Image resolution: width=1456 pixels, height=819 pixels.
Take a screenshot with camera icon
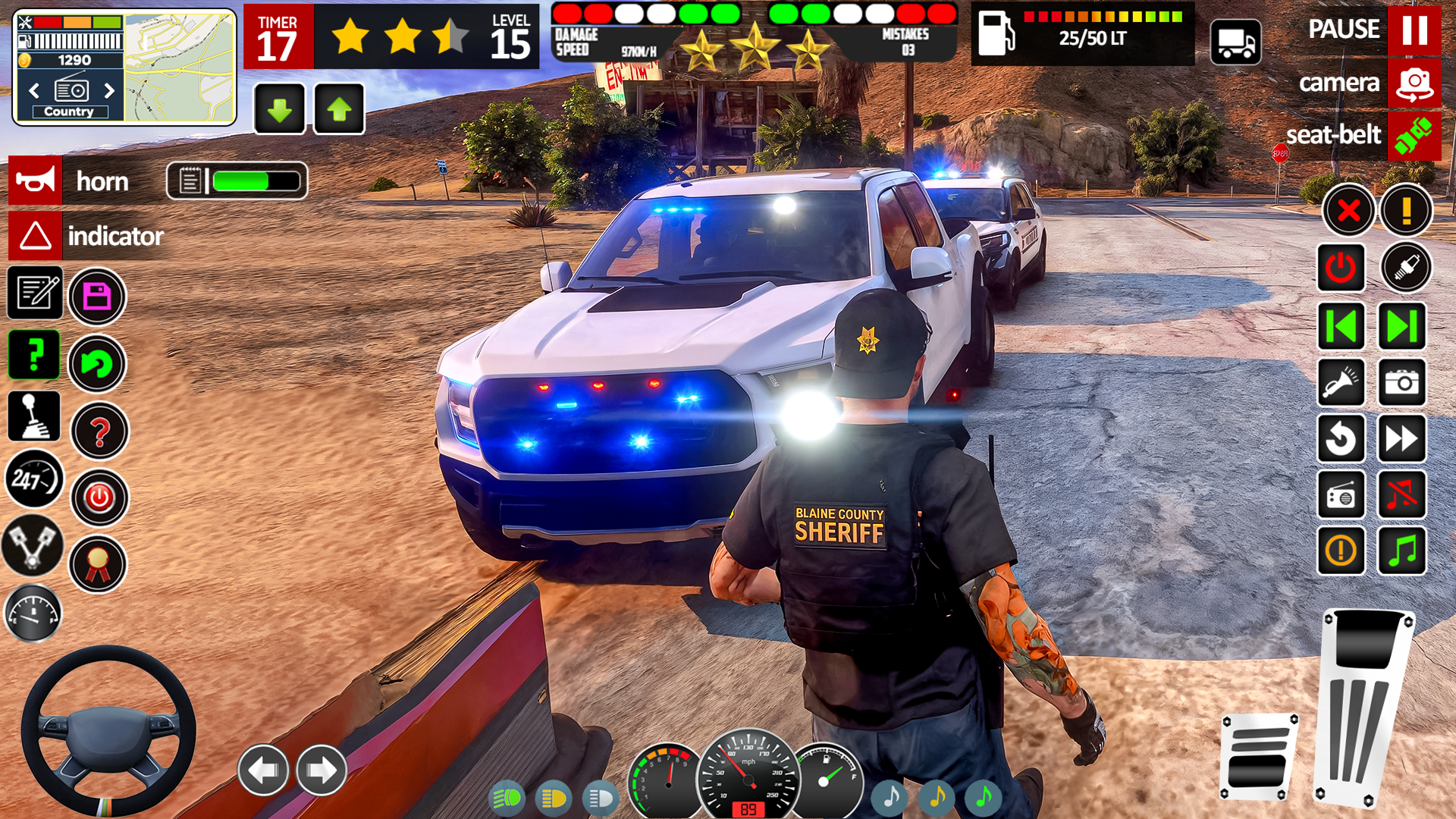[x=1402, y=382]
